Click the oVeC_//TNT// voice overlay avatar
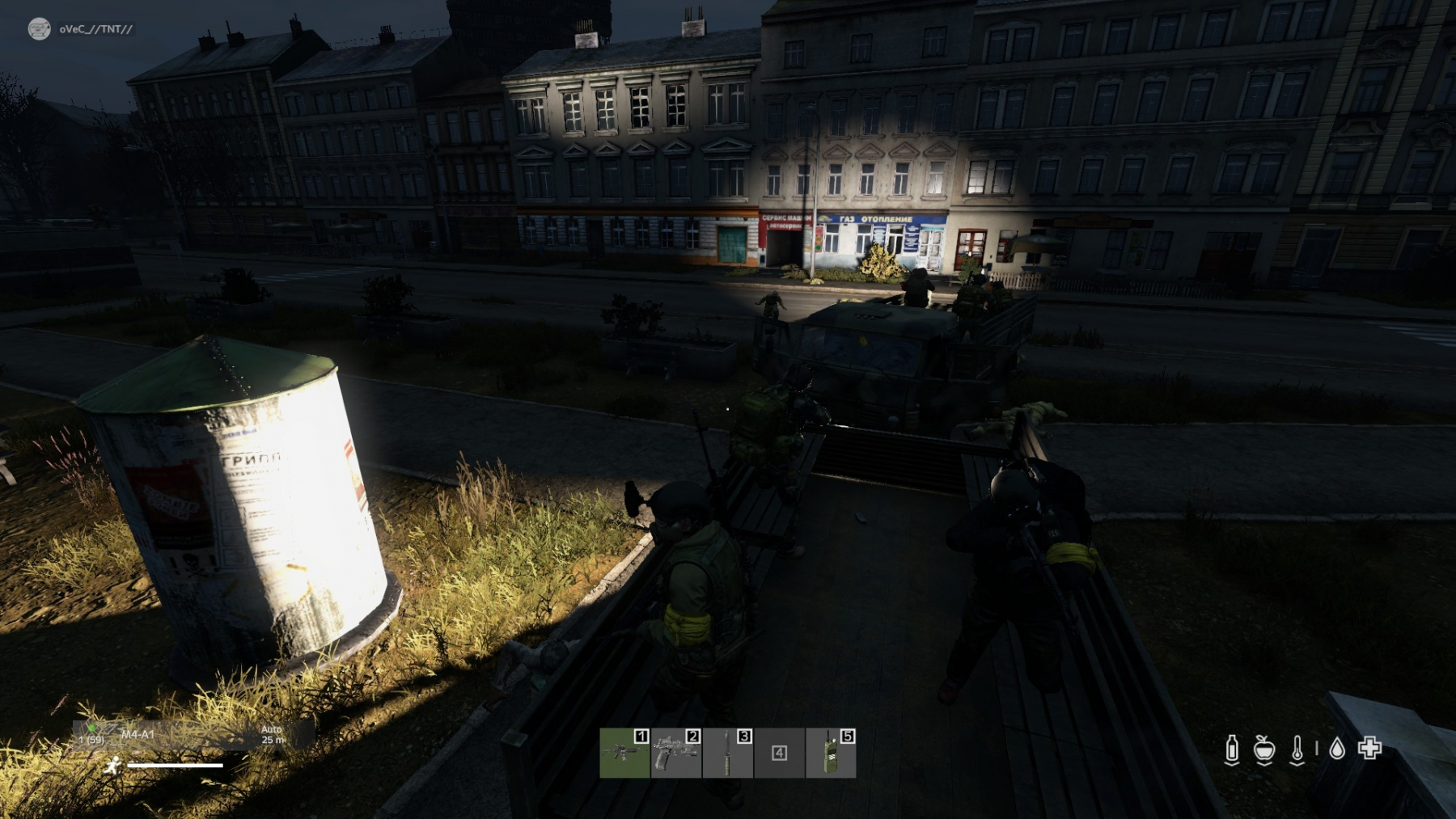The height and width of the screenshot is (819, 1456). point(39,29)
